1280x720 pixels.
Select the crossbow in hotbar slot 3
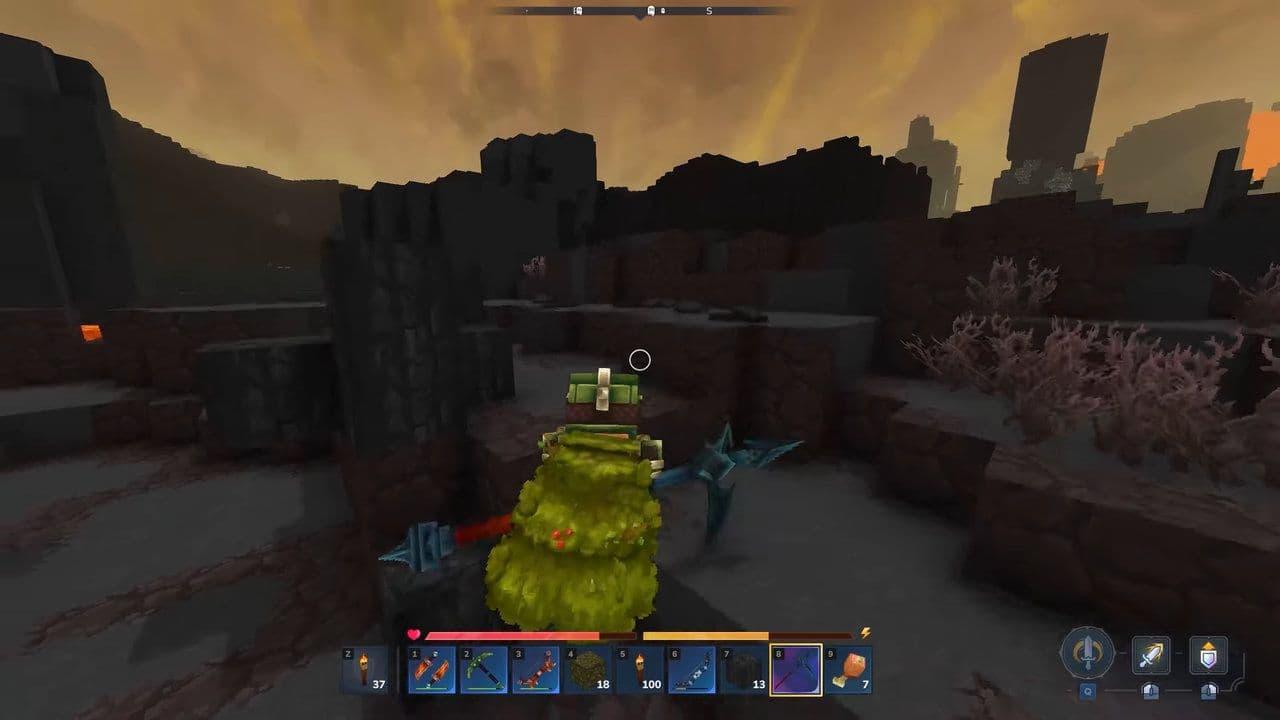(537, 671)
